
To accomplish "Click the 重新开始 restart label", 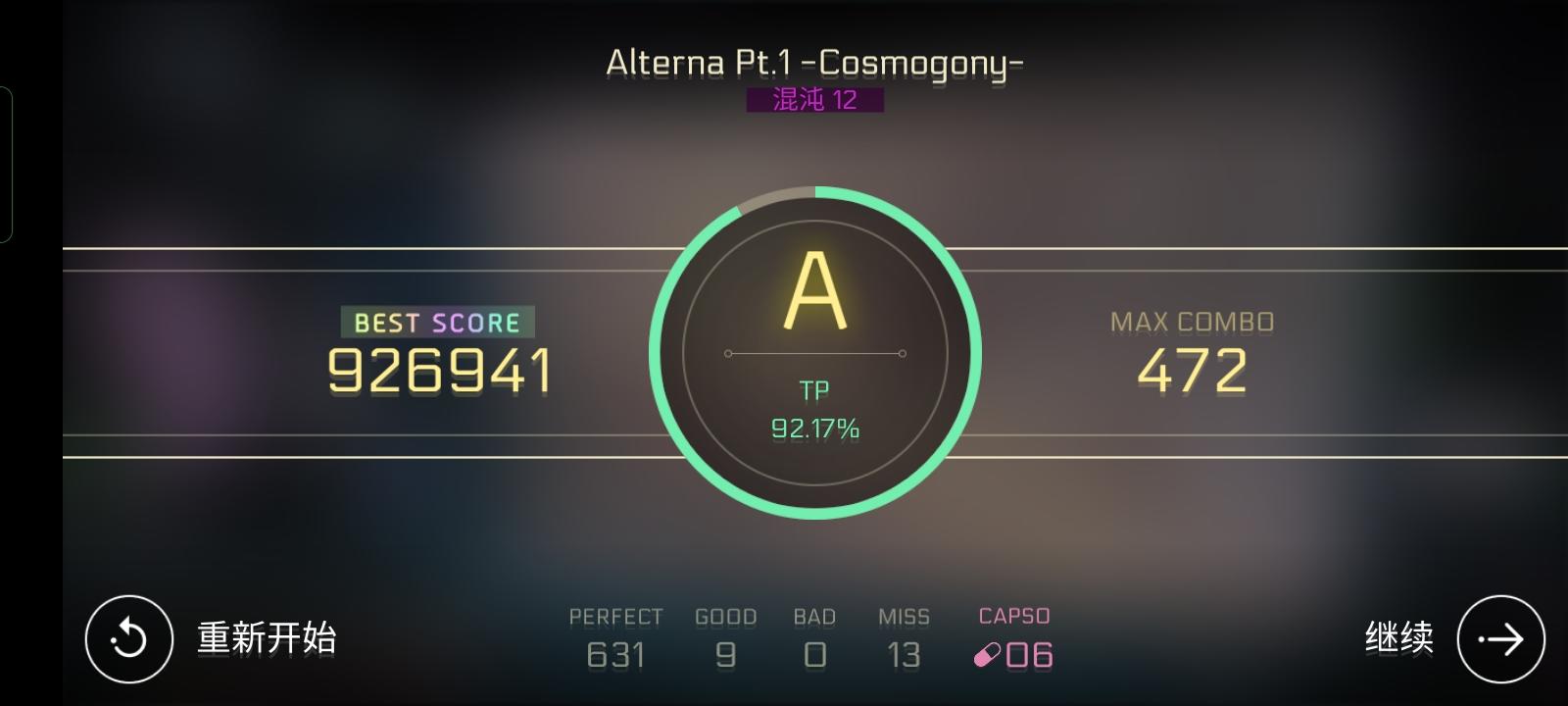I will click(267, 637).
